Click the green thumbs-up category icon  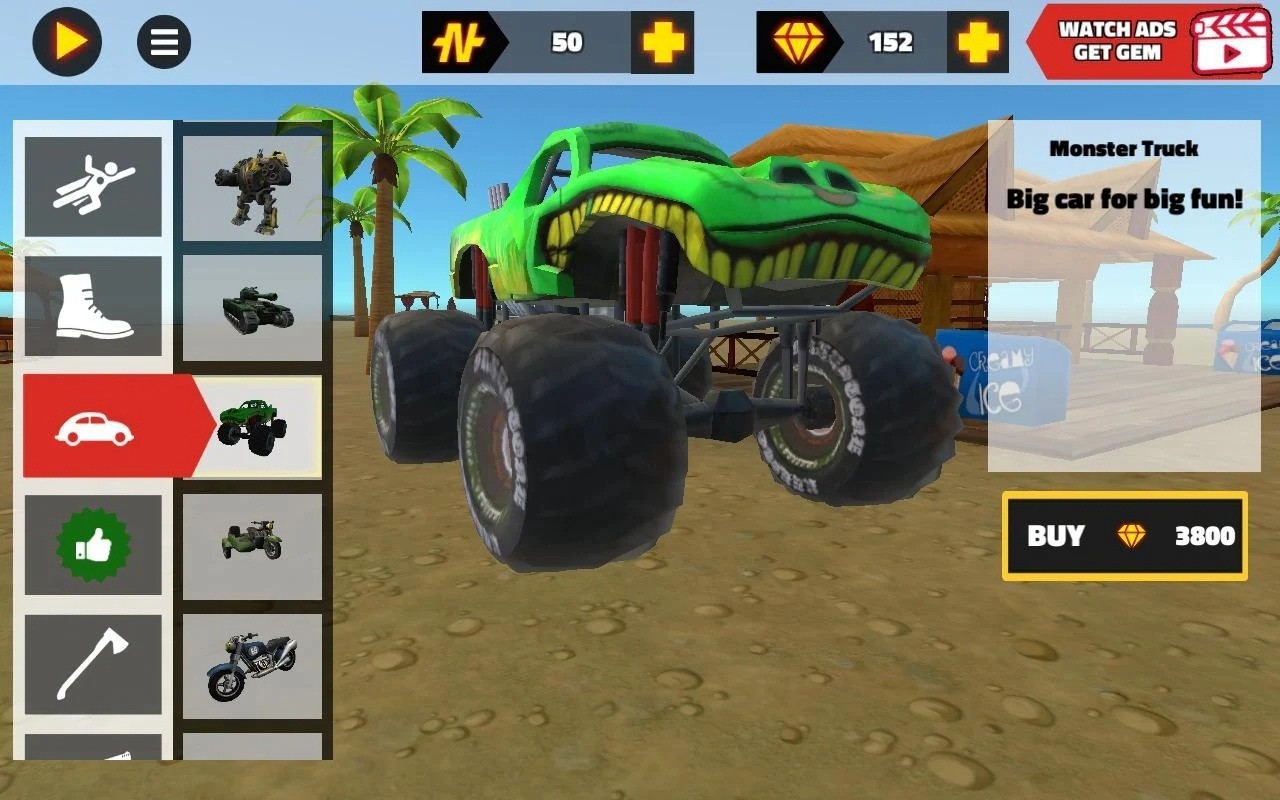tap(93, 546)
